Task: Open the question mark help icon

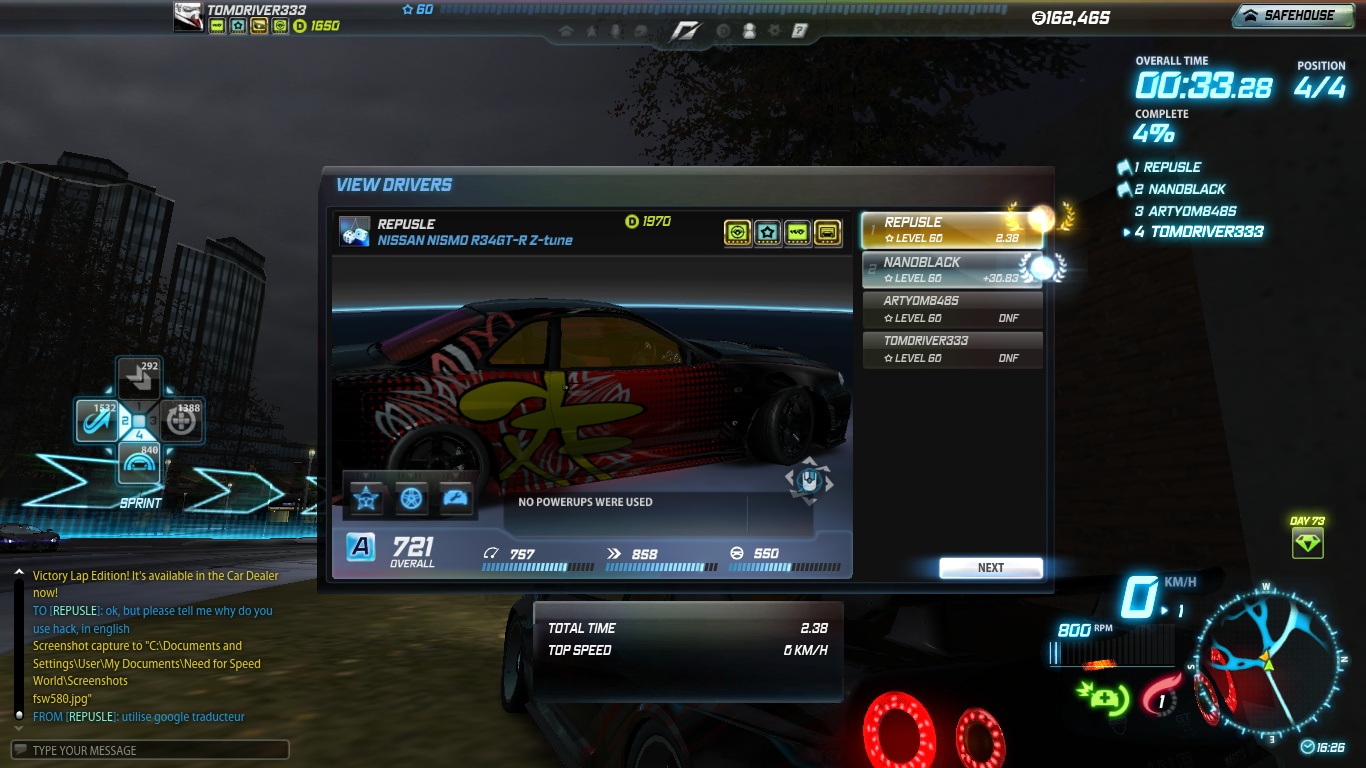Action: [x=799, y=31]
